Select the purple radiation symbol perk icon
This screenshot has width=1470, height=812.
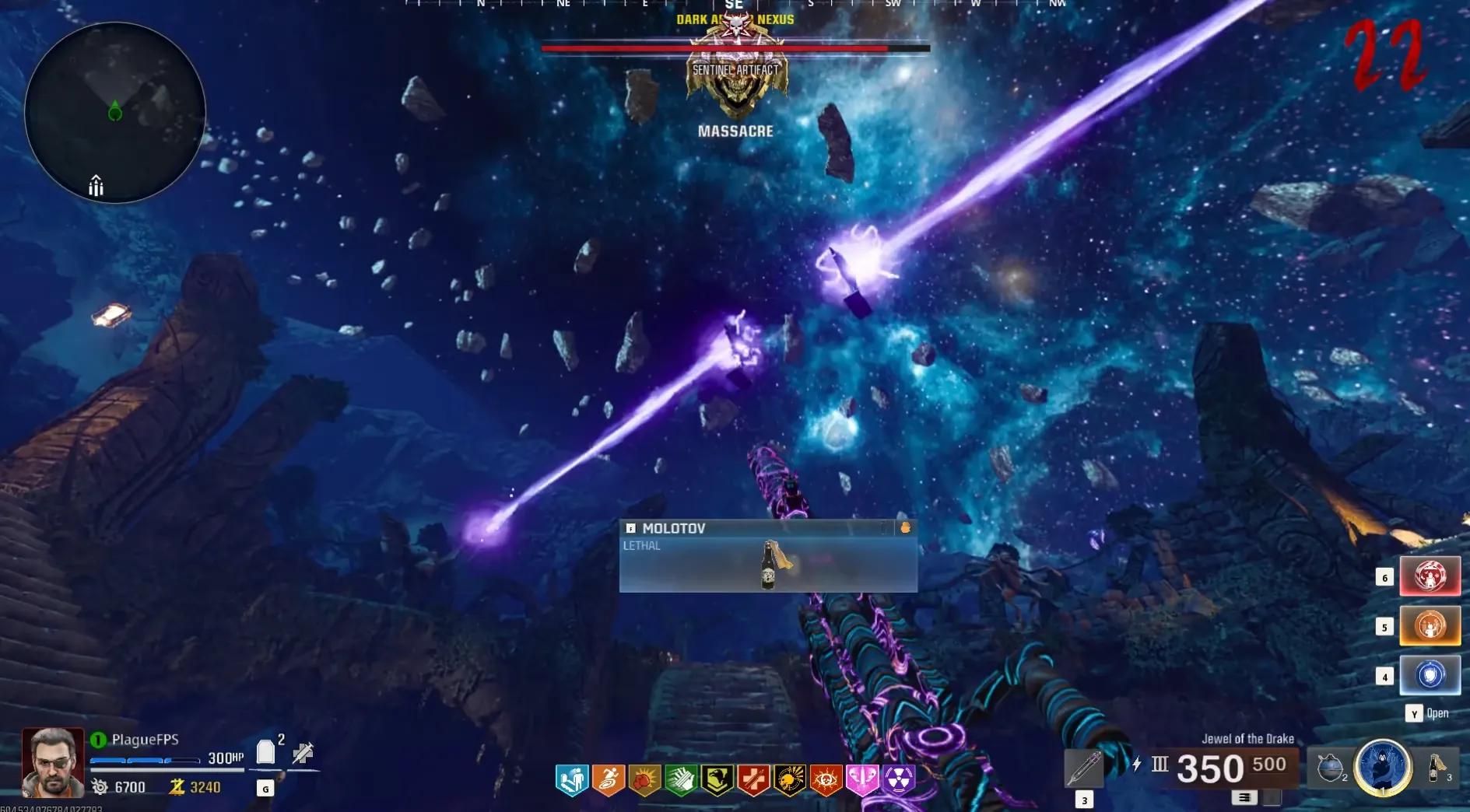(898, 779)
